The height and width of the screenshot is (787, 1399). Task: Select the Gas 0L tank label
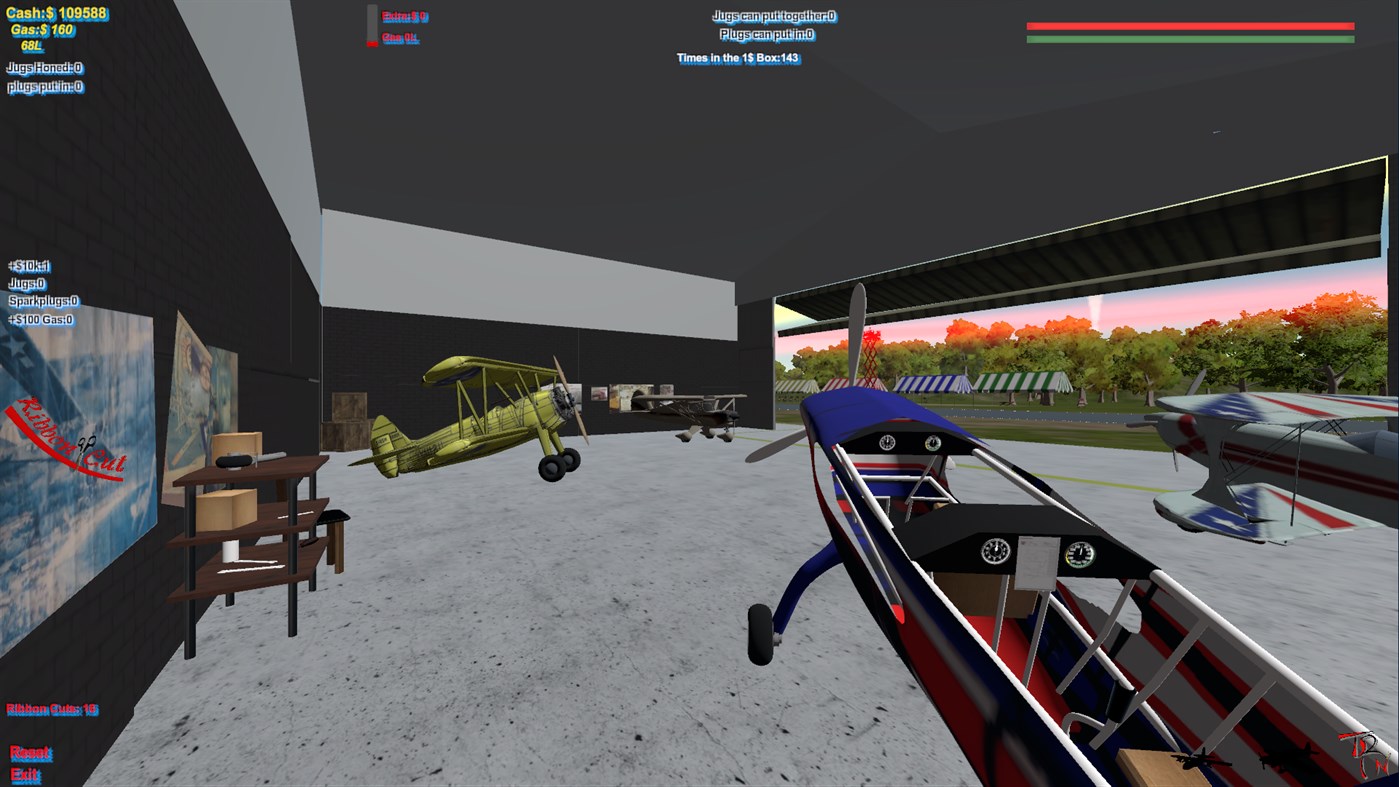(399, 37)
